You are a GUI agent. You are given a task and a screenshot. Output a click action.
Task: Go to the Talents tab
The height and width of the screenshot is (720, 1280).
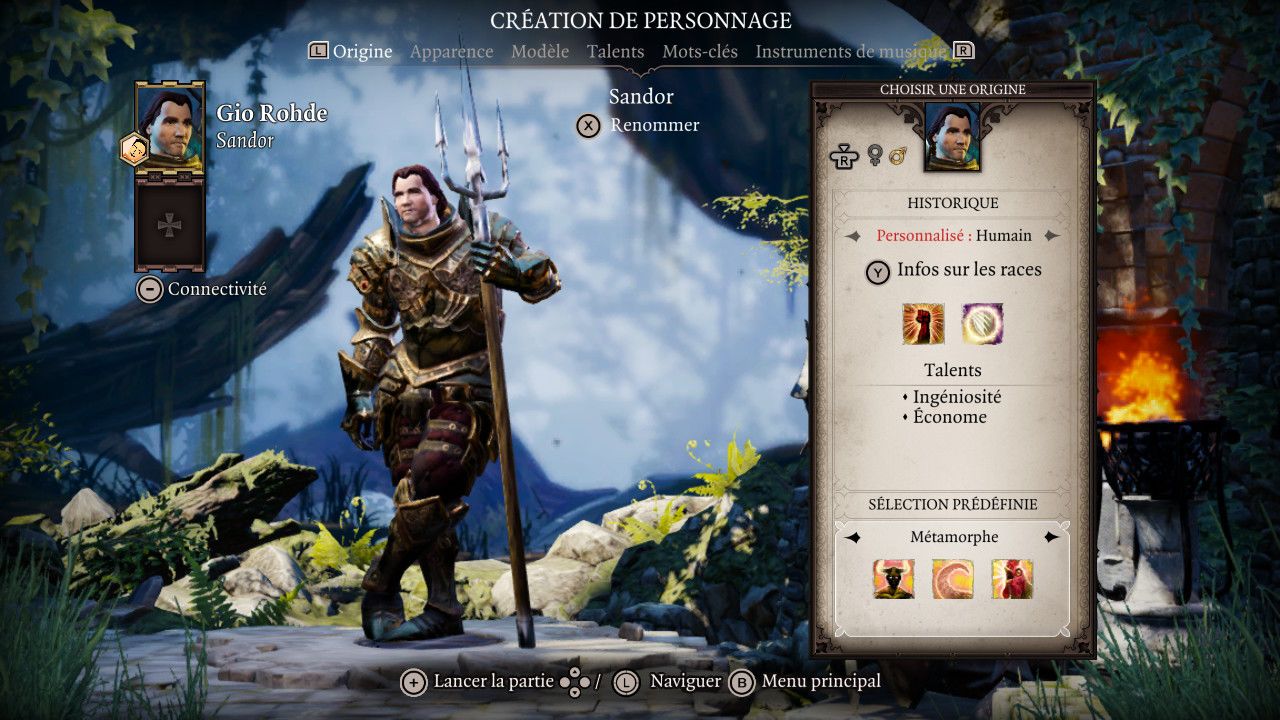[x=615, y=51]
